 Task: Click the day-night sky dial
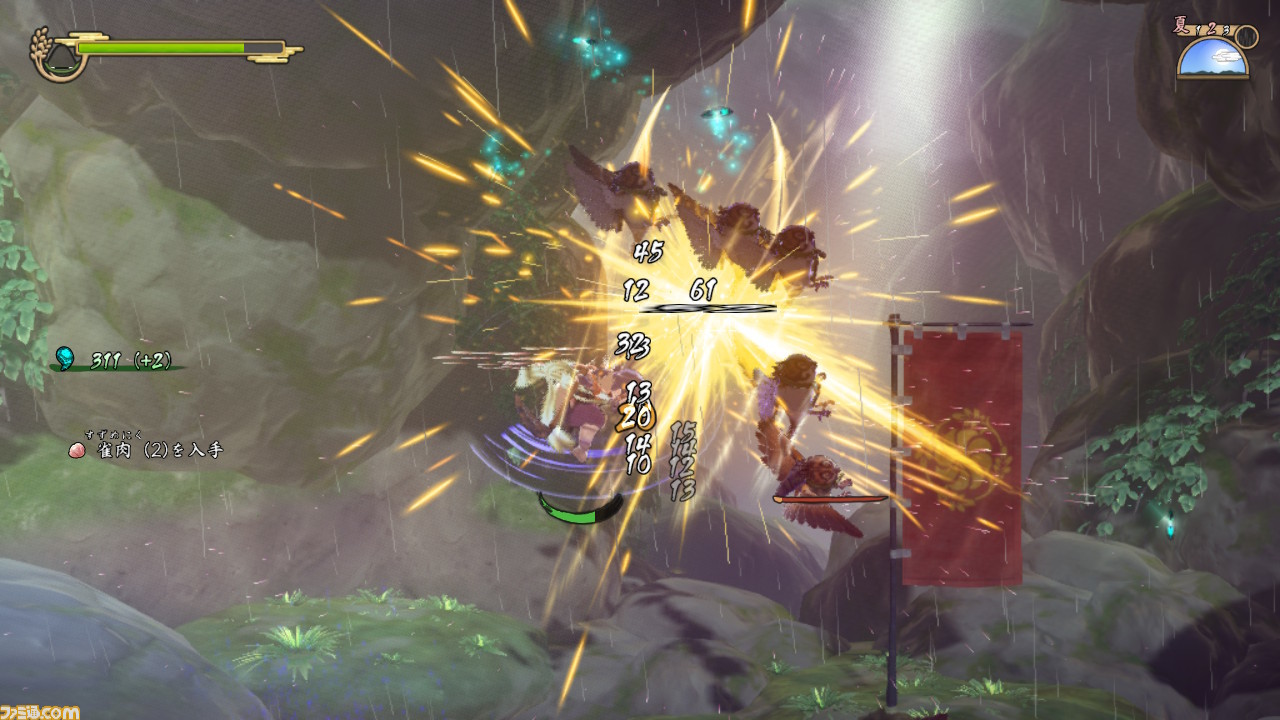(x=1213, y=59)
